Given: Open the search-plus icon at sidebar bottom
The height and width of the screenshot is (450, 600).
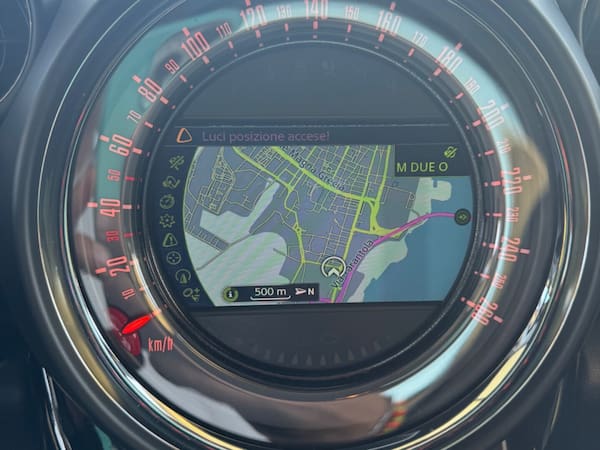Looking at the screenshot, I should [191, 293].
